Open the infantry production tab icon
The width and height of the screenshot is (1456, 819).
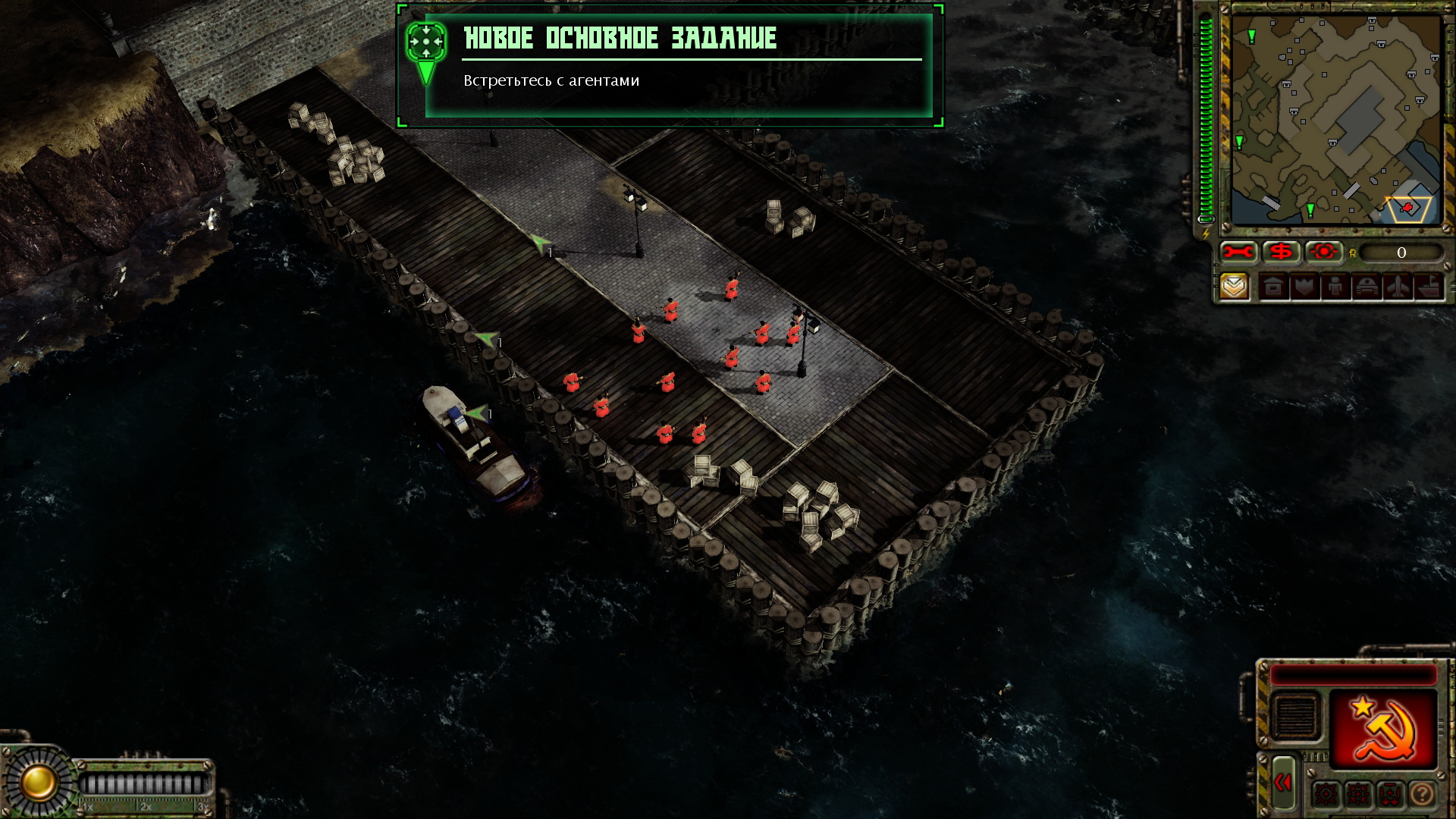coord(1336,287)
